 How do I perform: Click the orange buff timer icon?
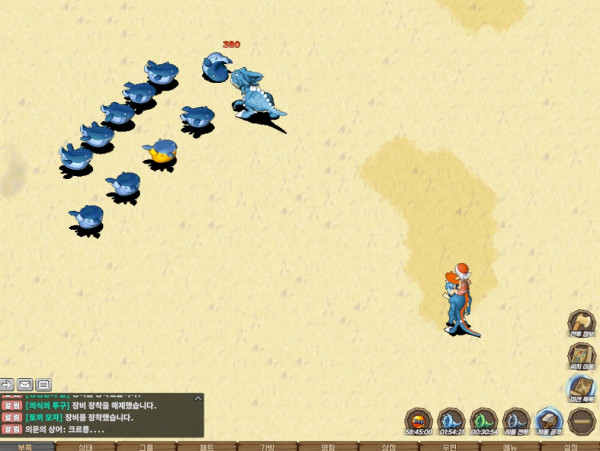tap(420, 420)
